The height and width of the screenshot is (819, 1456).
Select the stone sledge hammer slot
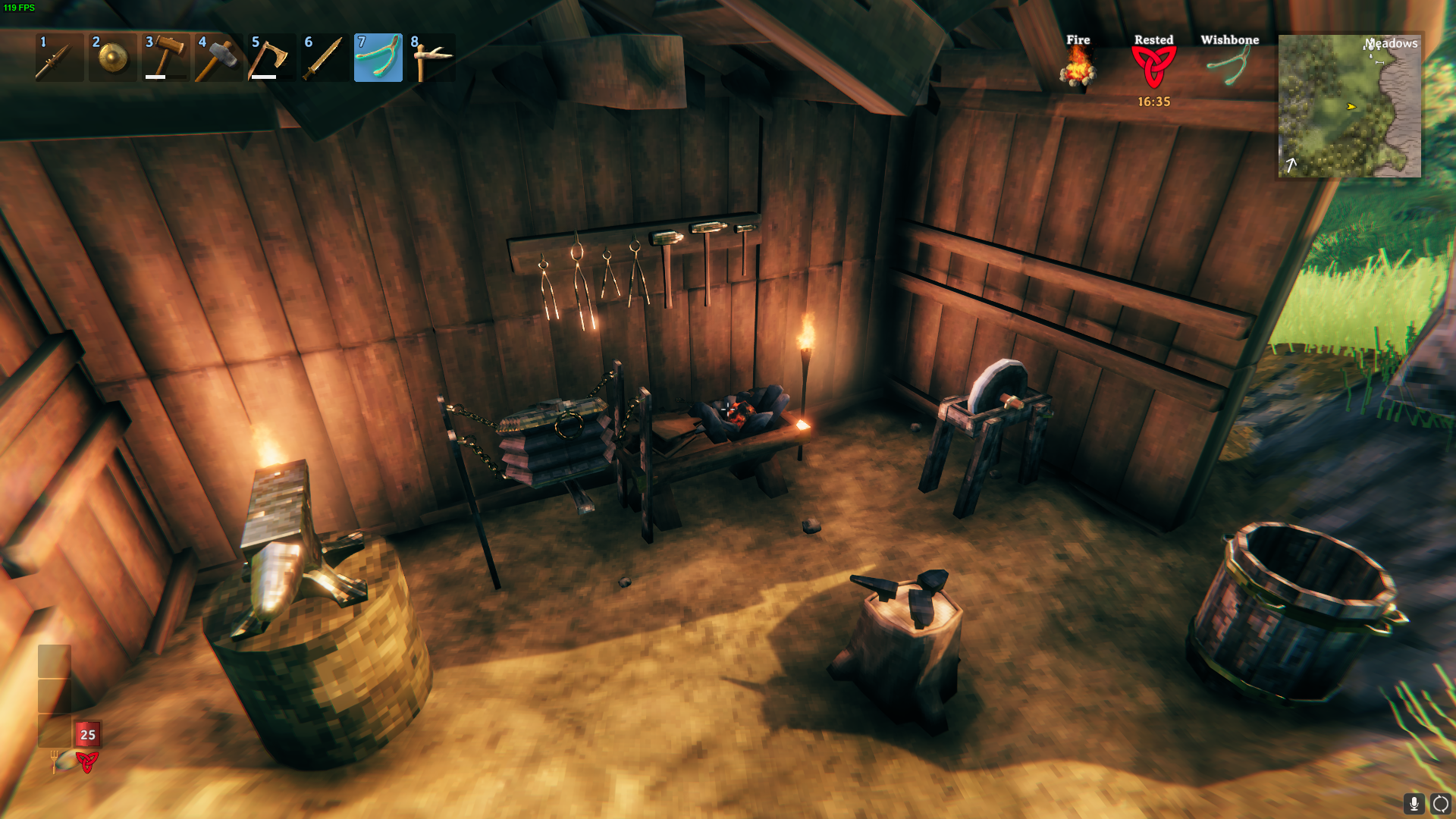click(x=219, y=58)
